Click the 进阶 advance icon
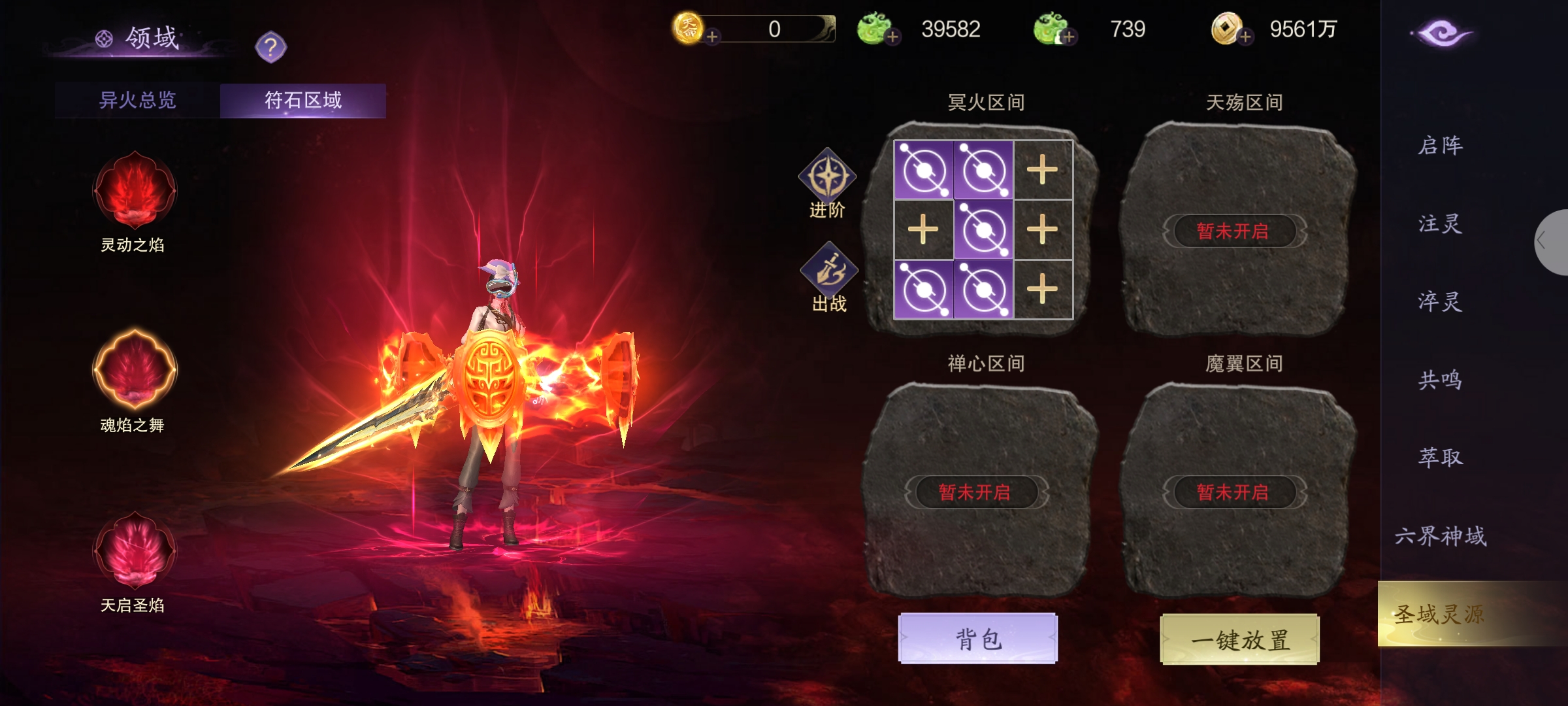The width and height of the screenshot is (1568, 706). tap(827, 178)
